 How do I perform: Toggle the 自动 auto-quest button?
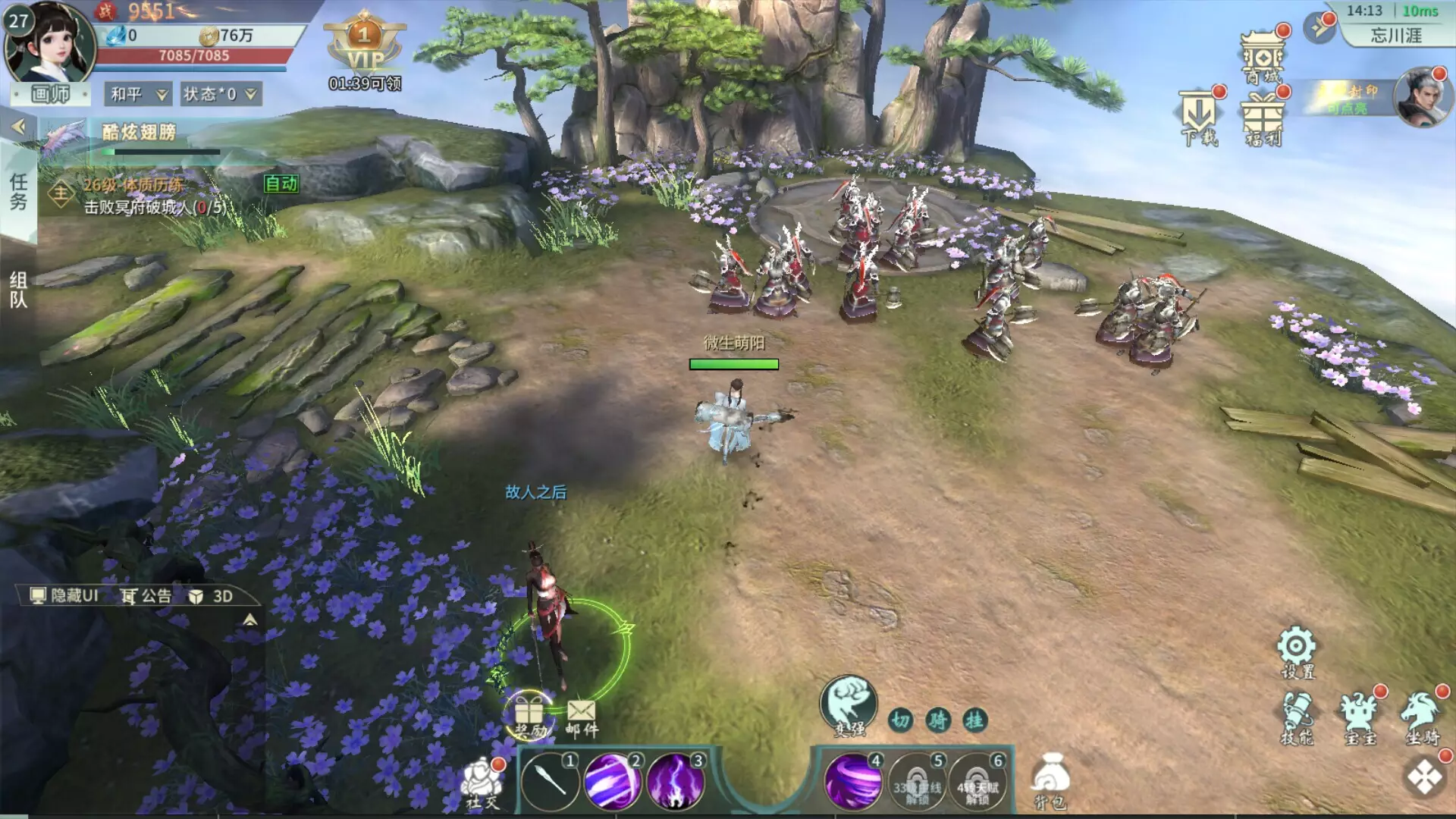click(281, 184)
